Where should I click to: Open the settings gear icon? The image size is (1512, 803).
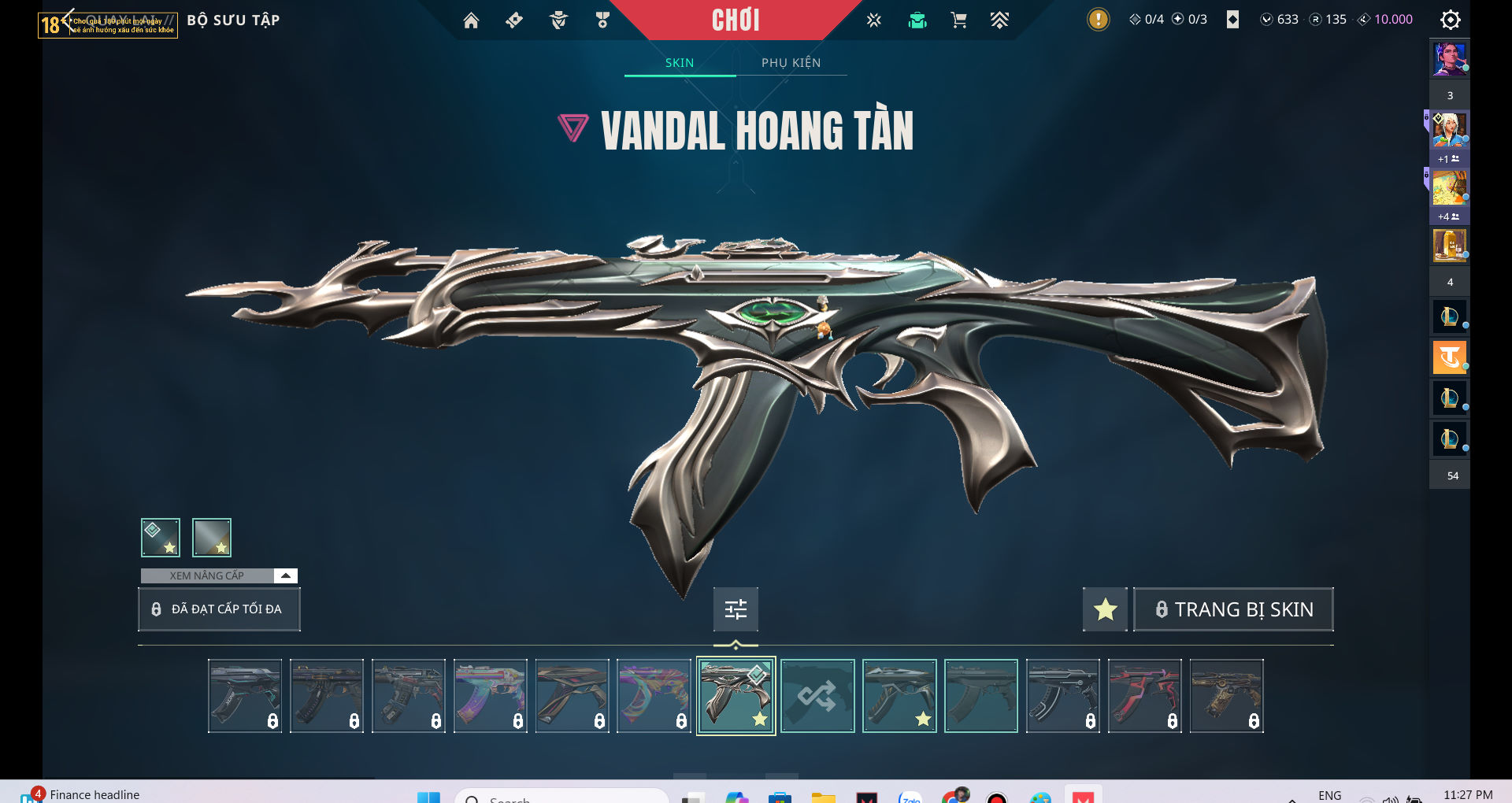click(1450, 20)
